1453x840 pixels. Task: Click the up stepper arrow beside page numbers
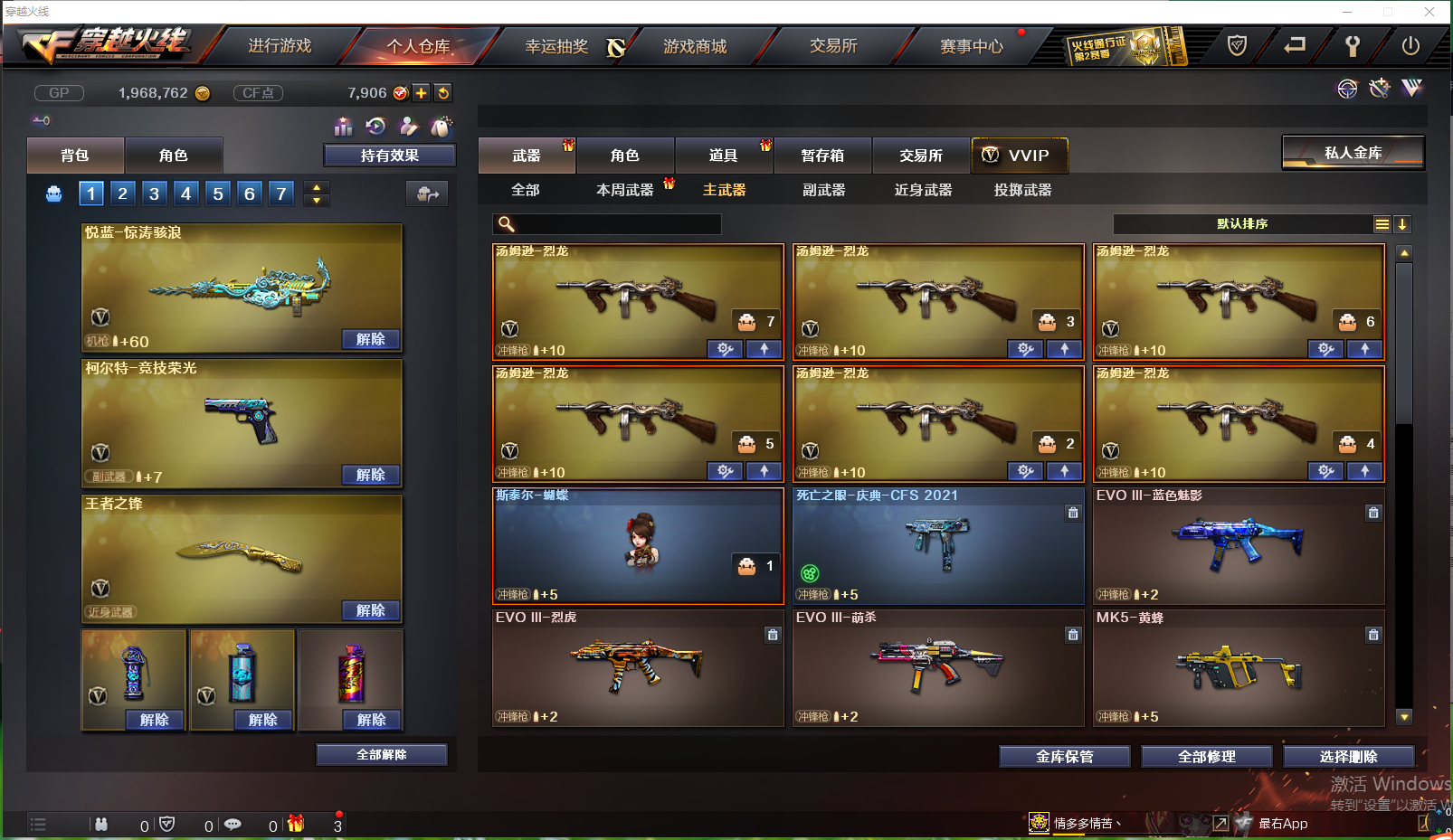(316, 185)
